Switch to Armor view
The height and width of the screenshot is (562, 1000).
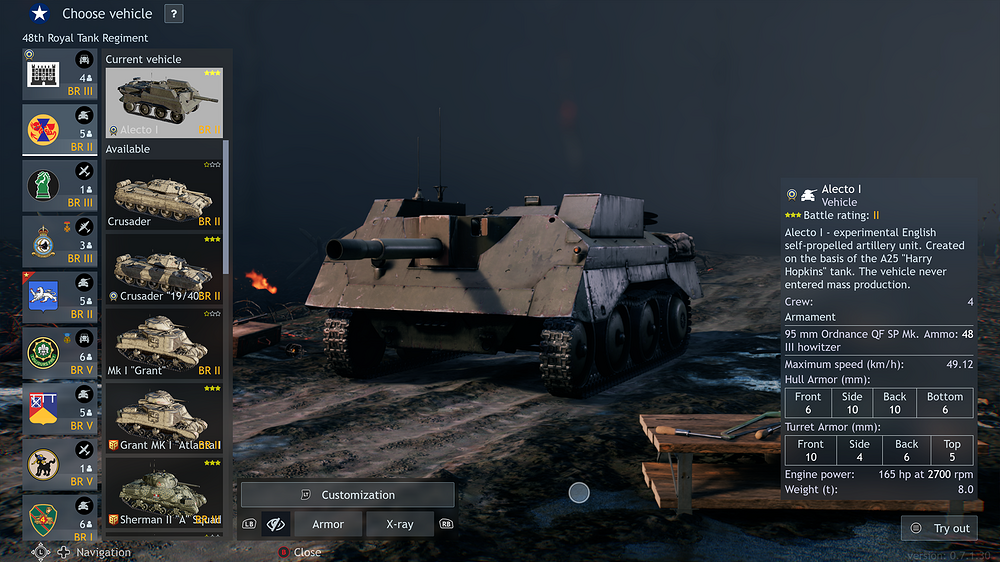click(x=328, y=524)
